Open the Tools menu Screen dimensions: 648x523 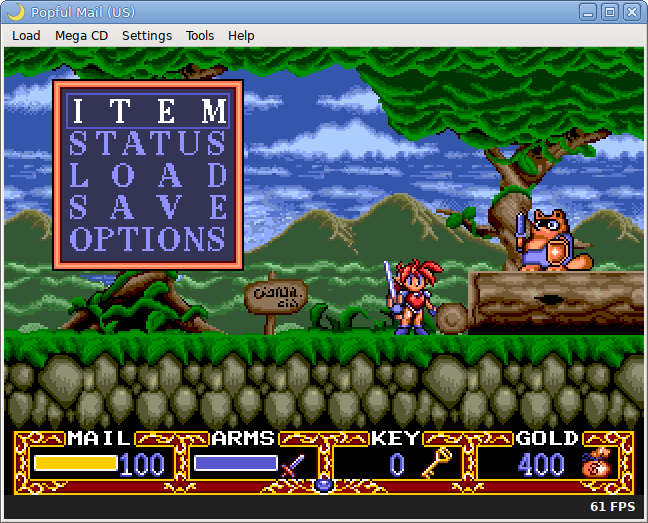coord(200,35)
